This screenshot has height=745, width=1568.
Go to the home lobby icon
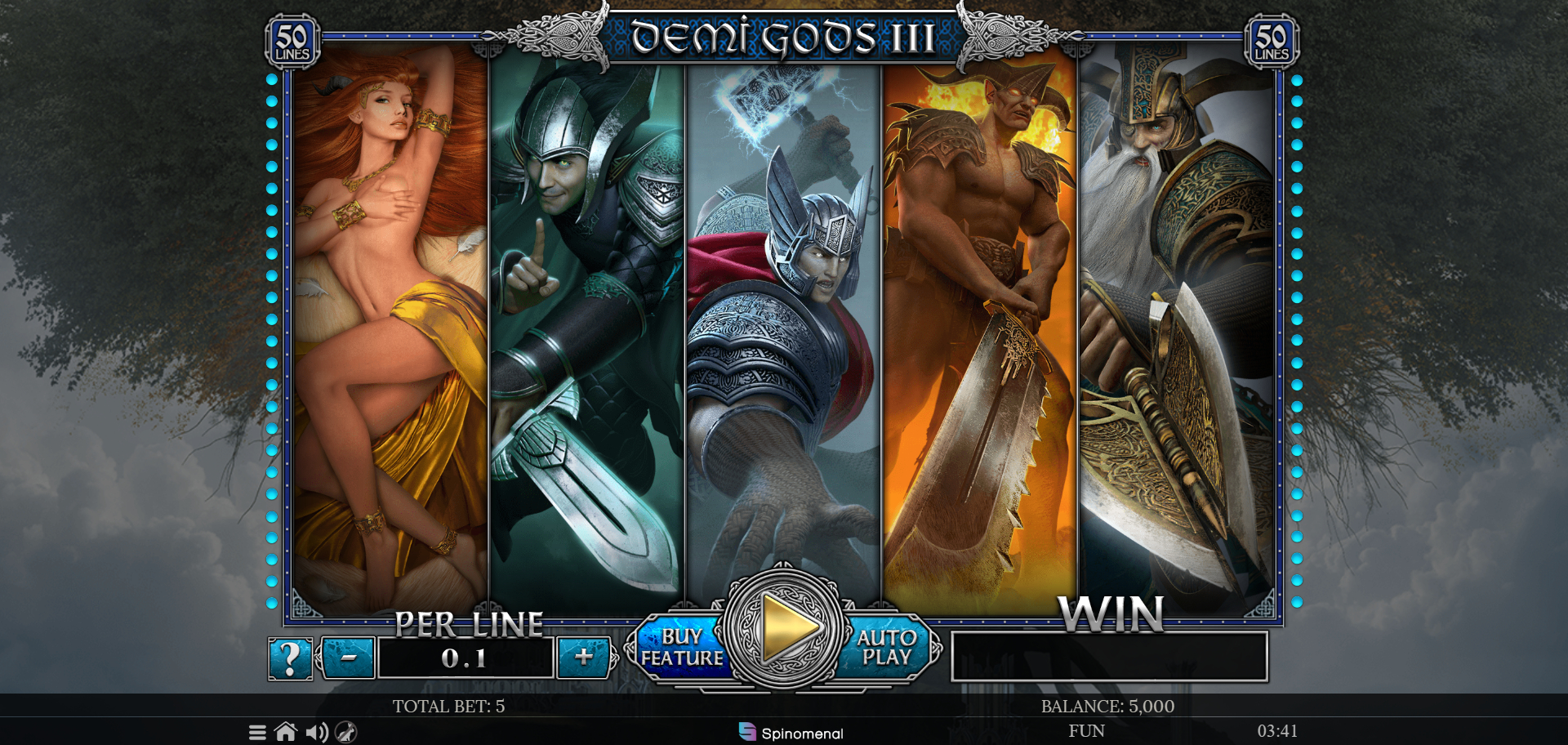286,732
